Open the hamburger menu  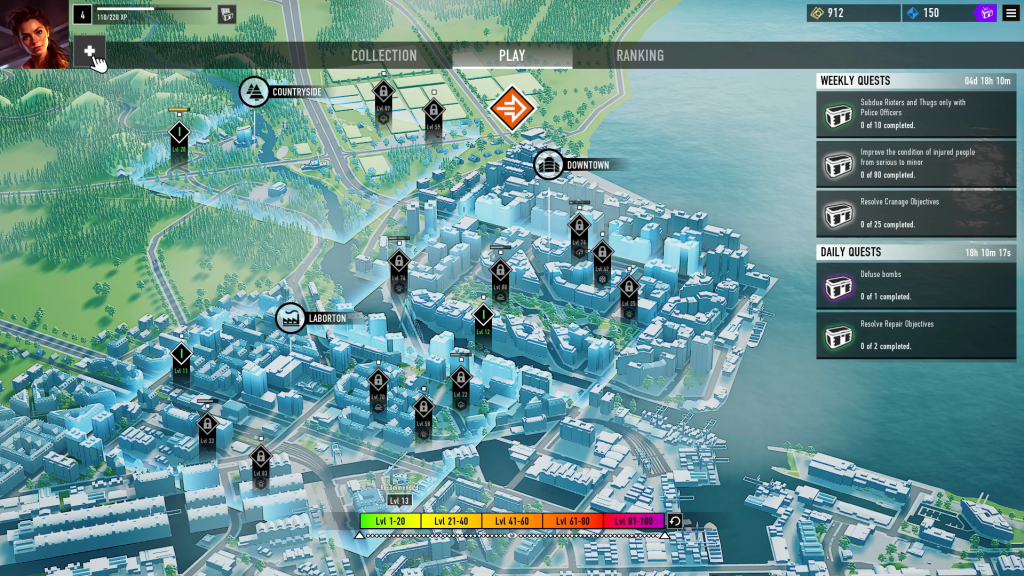click(1010, 13)
